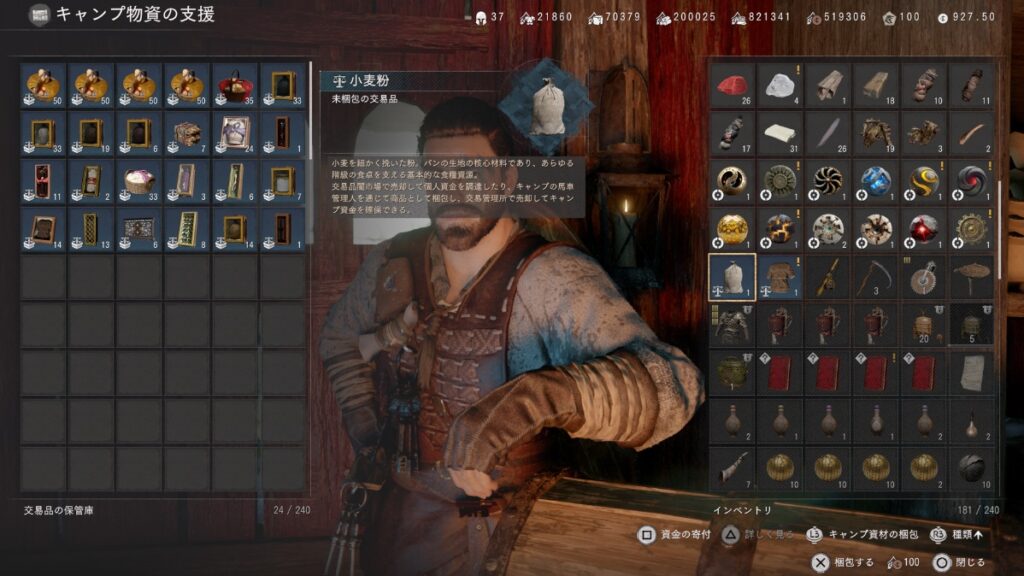Click the 資金の寄付 donate funds button
Image resolution: width=1024 pixels, height=576 pixels.
675,535
